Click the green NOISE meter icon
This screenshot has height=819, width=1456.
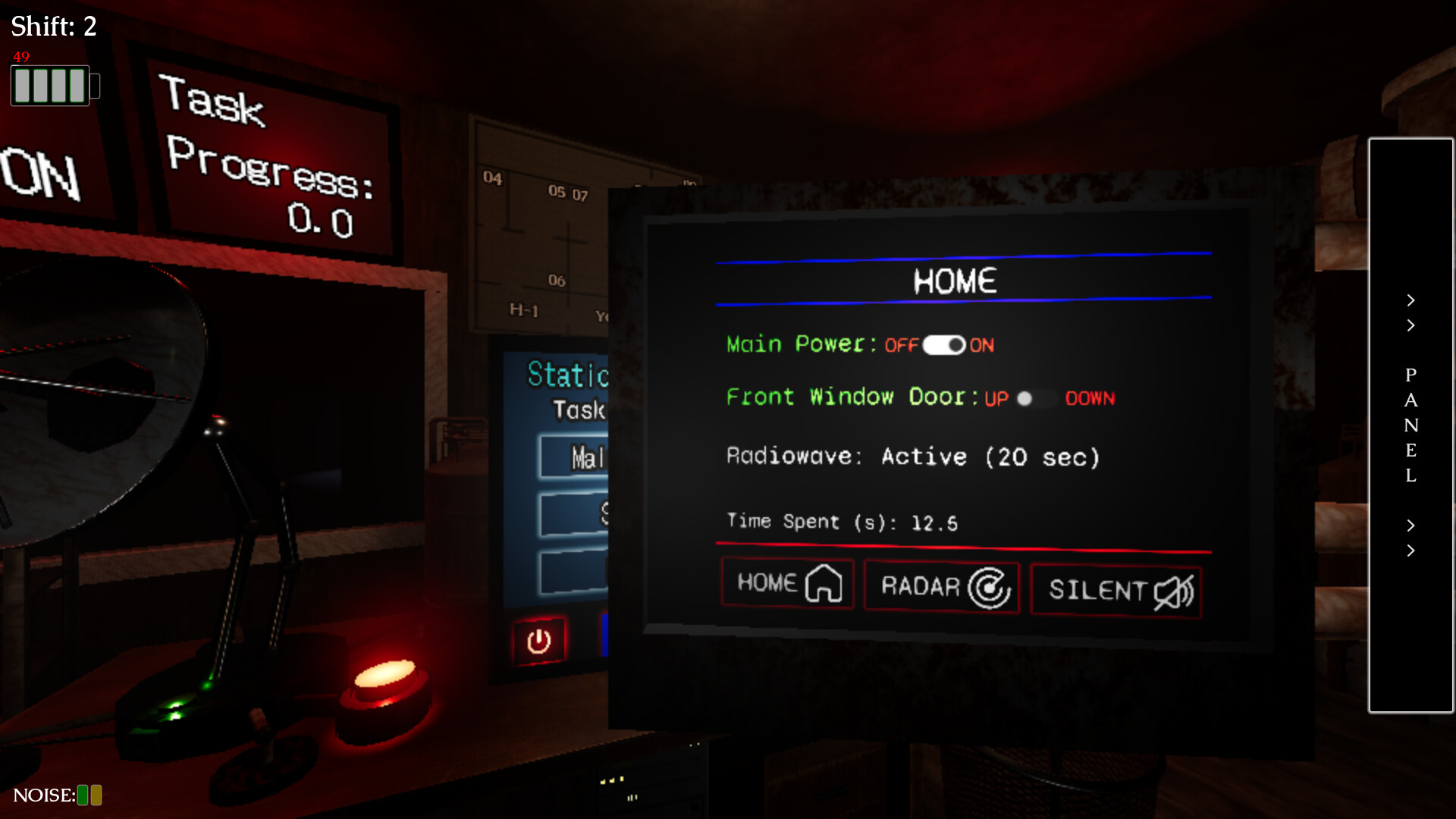[x=81, y=795]
